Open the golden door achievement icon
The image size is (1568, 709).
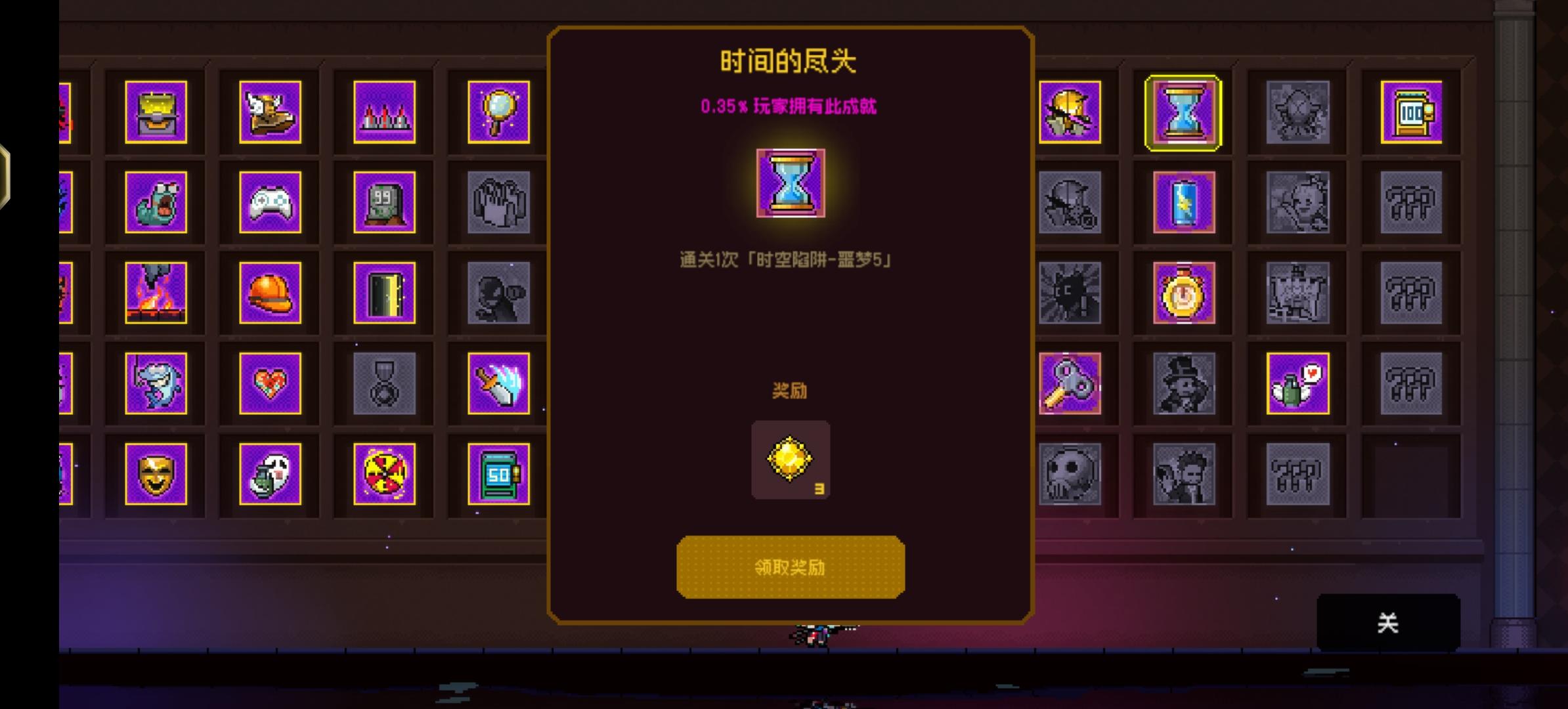pyautogui.click(x=384, y=293)
